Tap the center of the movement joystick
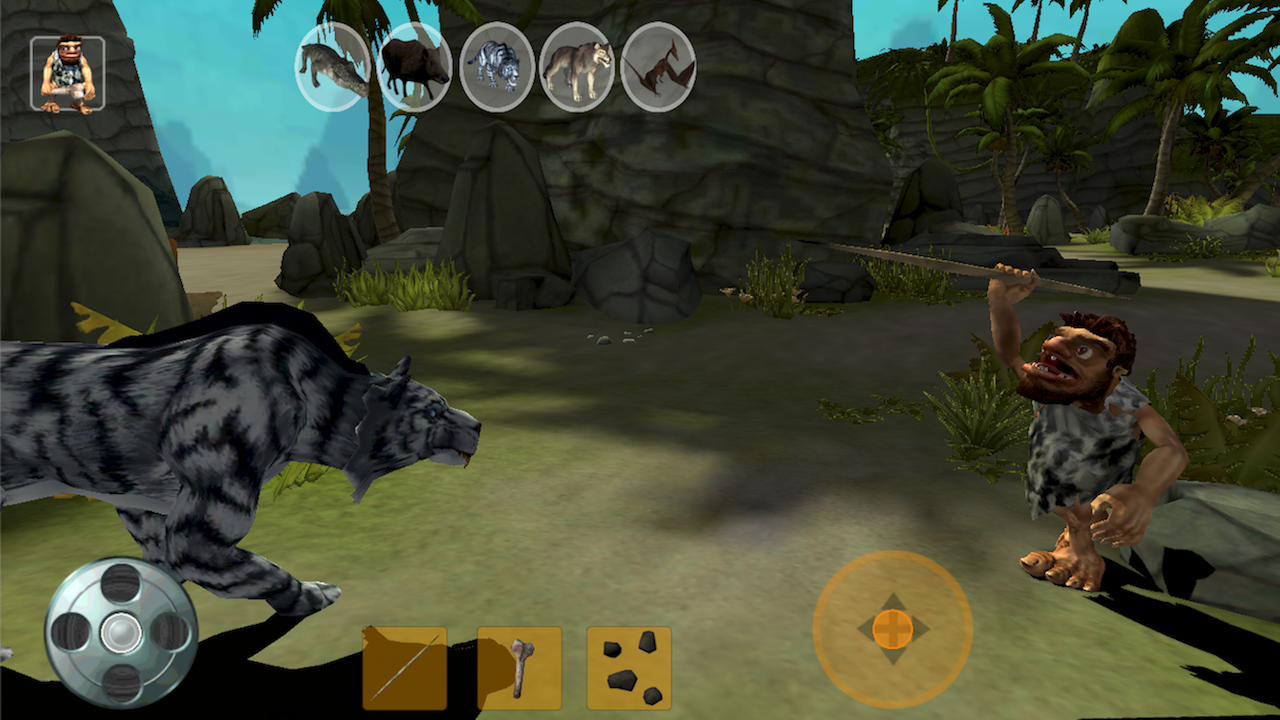Screen dimensions: 1280x720 click(x=118, y=633)
